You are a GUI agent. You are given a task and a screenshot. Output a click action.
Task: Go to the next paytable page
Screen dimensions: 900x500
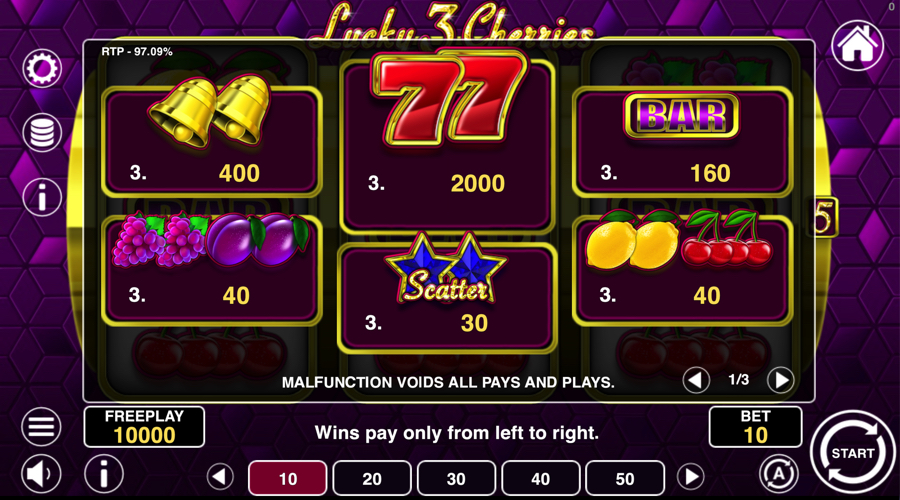[x=780, y=380]
